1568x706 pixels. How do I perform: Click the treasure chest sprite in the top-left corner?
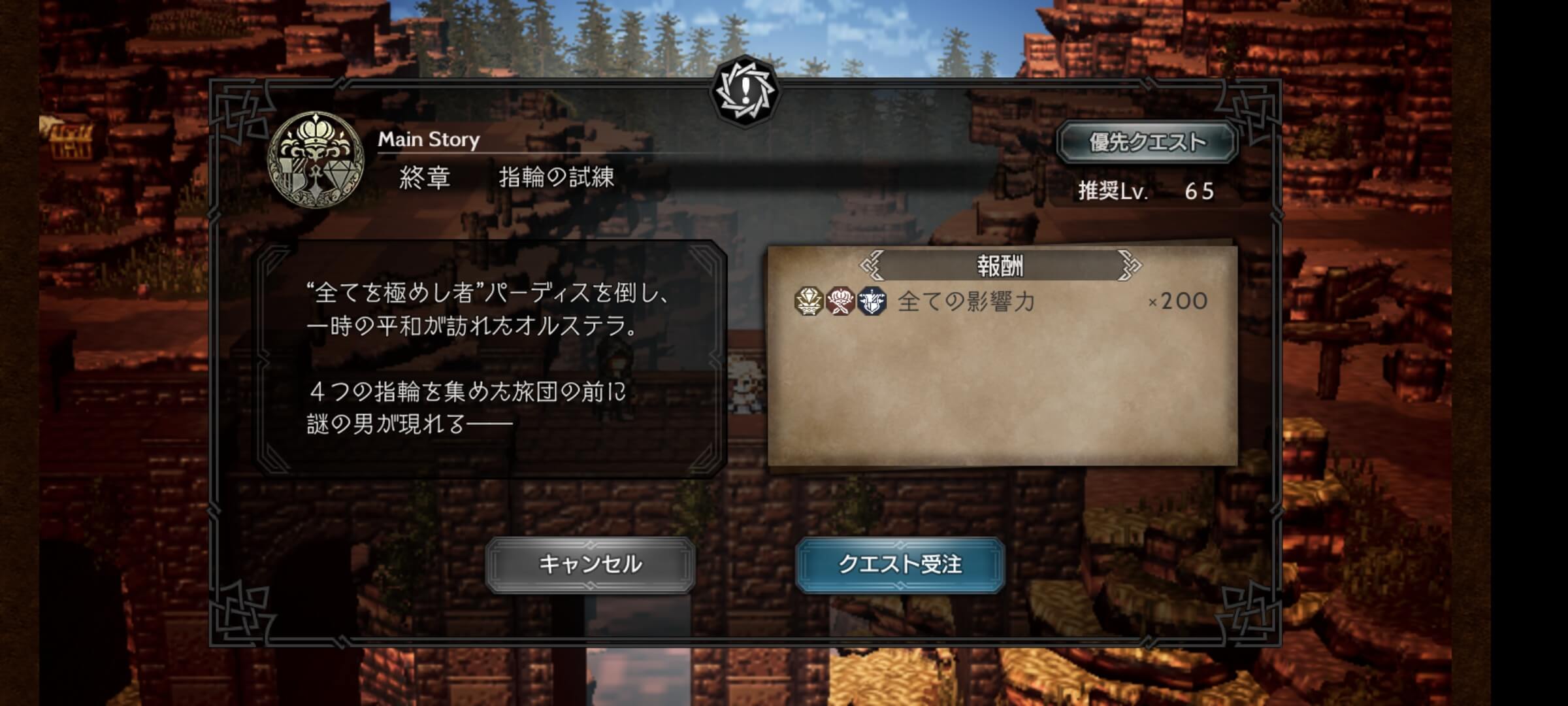(71, 137)
